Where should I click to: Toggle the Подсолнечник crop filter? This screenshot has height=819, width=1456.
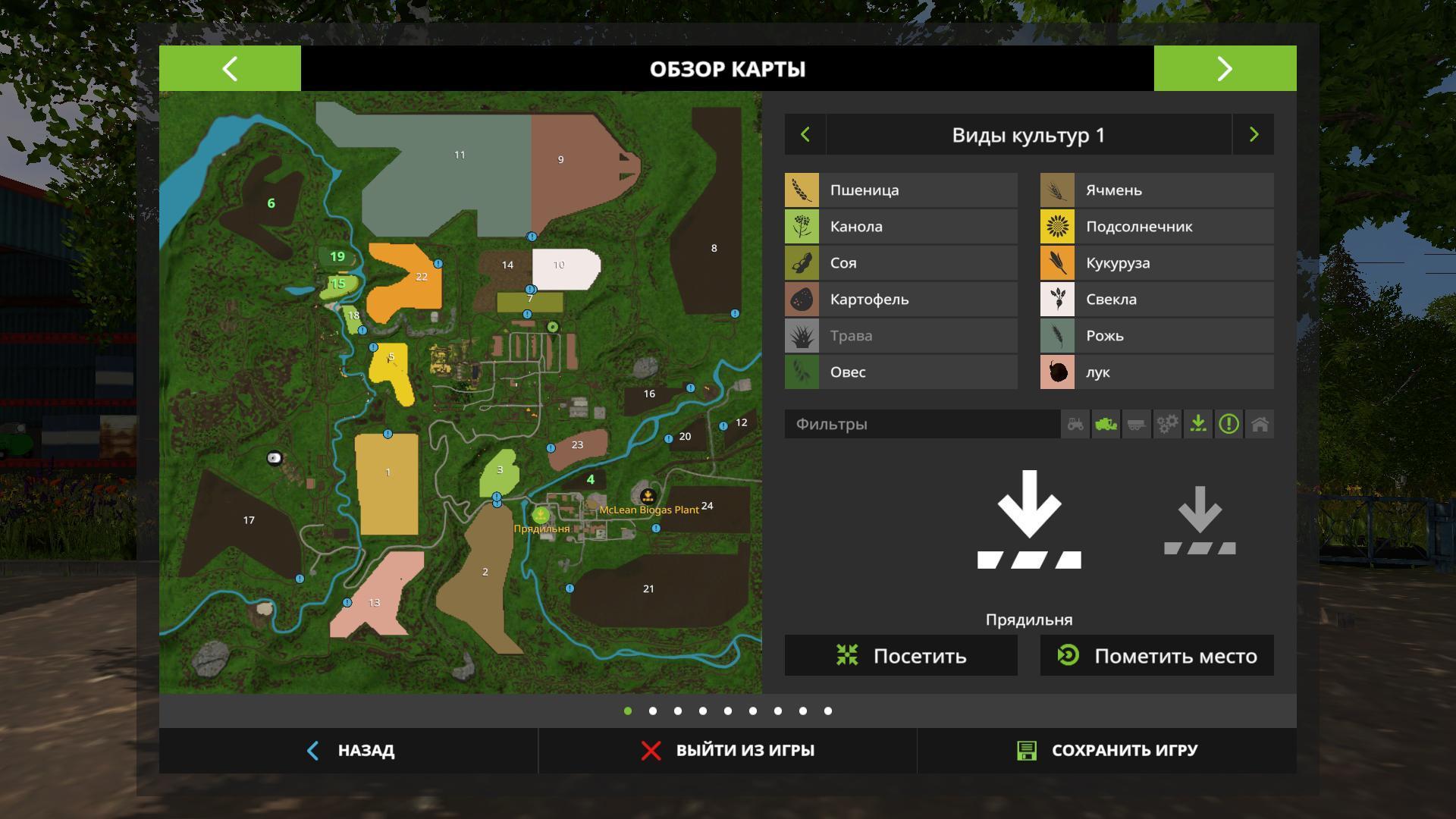[1156, 227]
